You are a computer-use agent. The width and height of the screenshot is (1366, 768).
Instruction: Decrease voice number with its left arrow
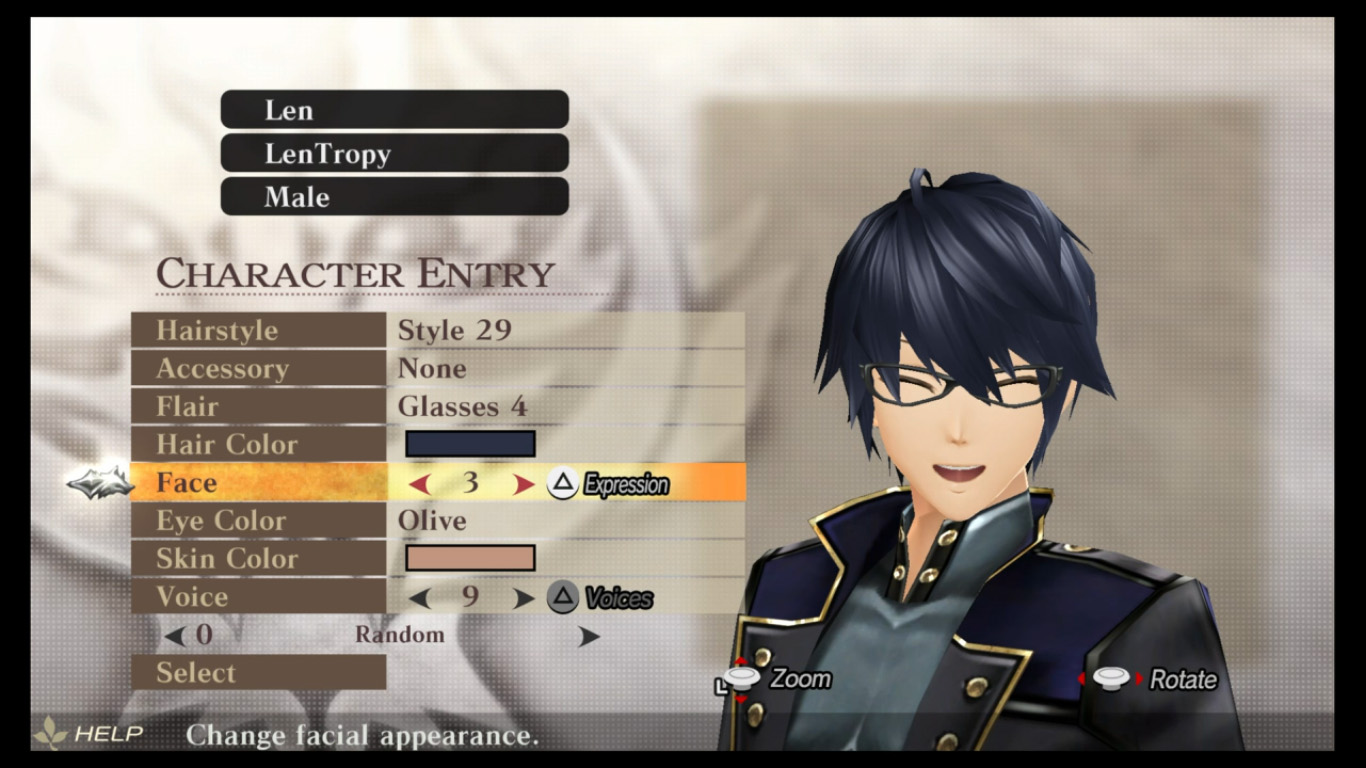(x=420, y=598)
